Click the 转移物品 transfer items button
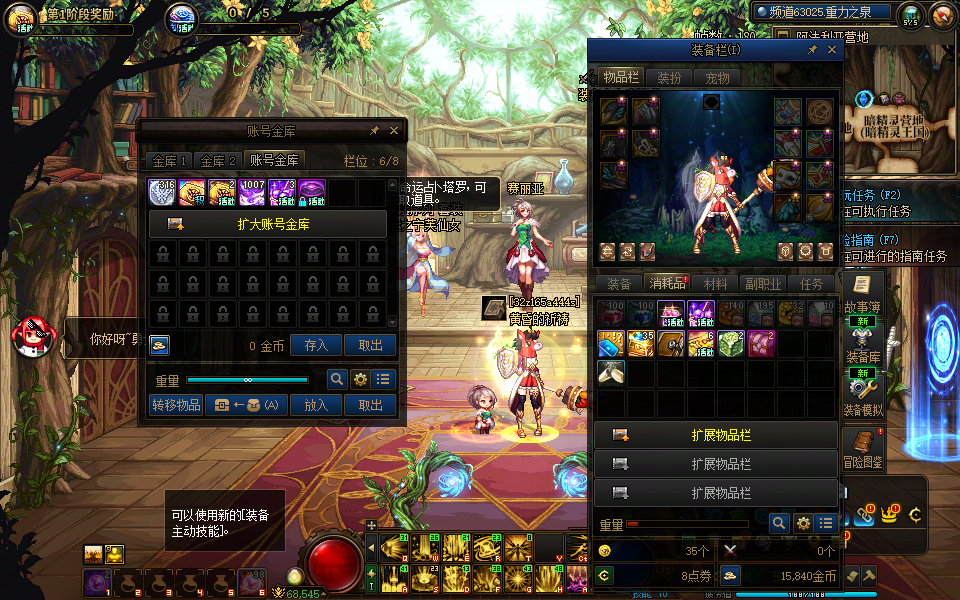Screen dimensions: 960x600 click(x=176, y=405)
